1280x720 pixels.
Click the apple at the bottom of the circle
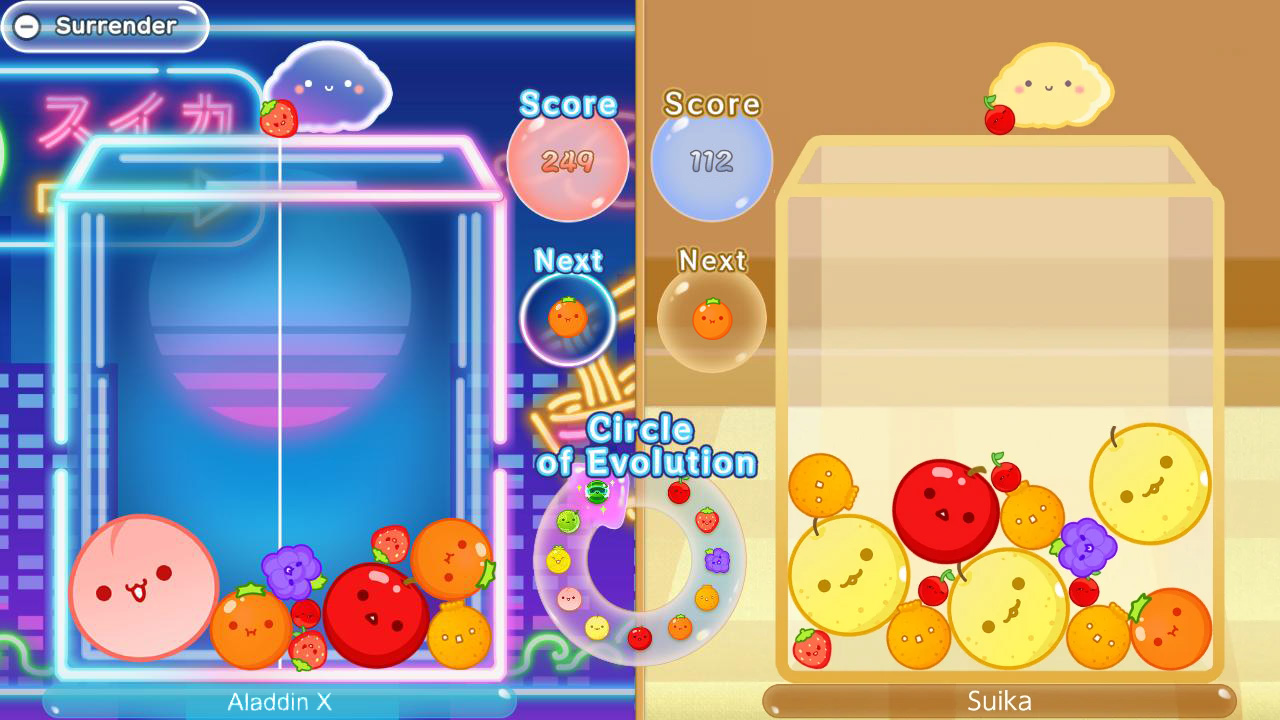click(x=639, y=637)
